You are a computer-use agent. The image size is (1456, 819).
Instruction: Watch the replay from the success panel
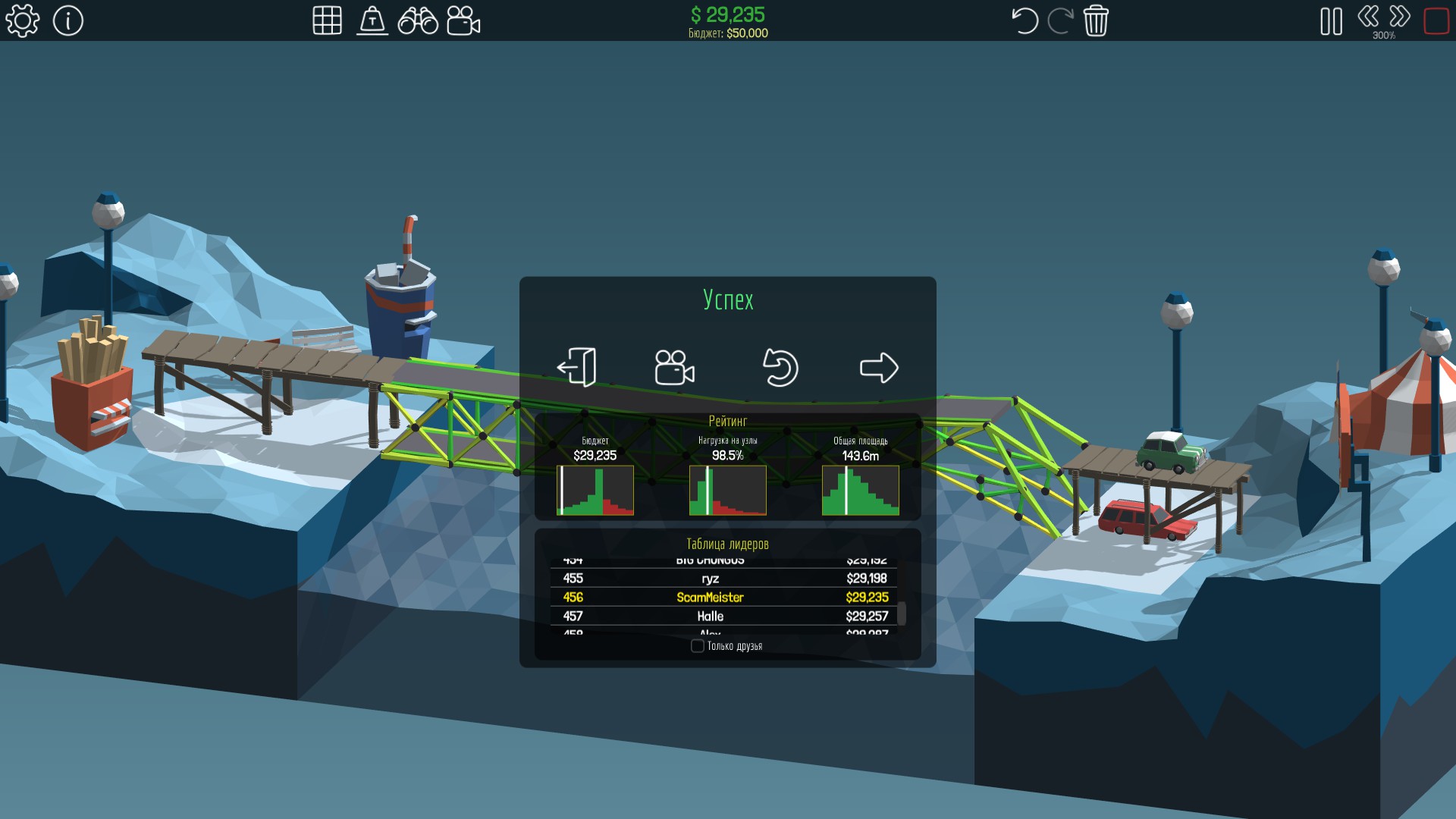coord(674,368)
